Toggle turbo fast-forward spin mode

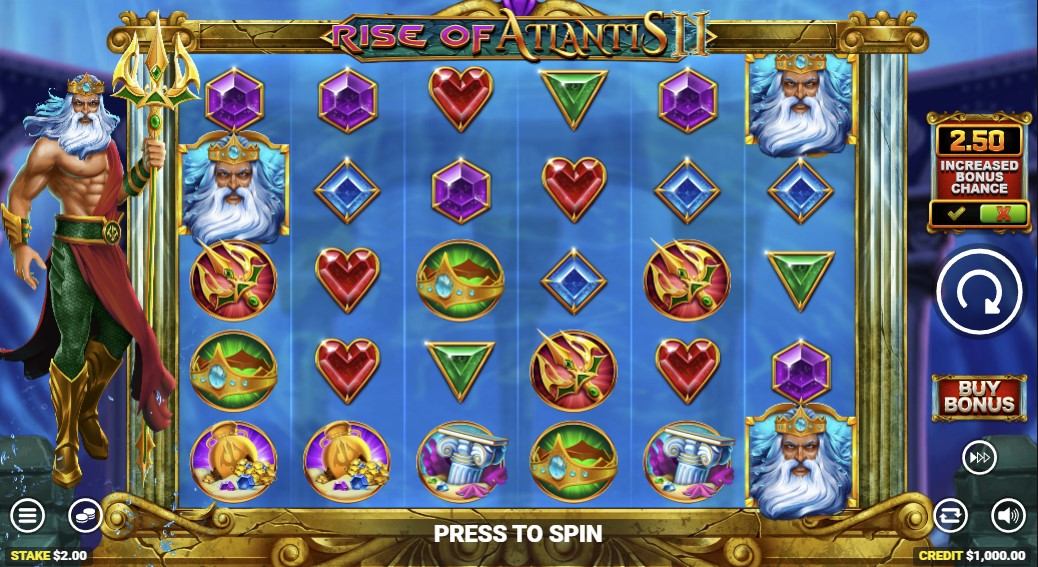[978, 457]
